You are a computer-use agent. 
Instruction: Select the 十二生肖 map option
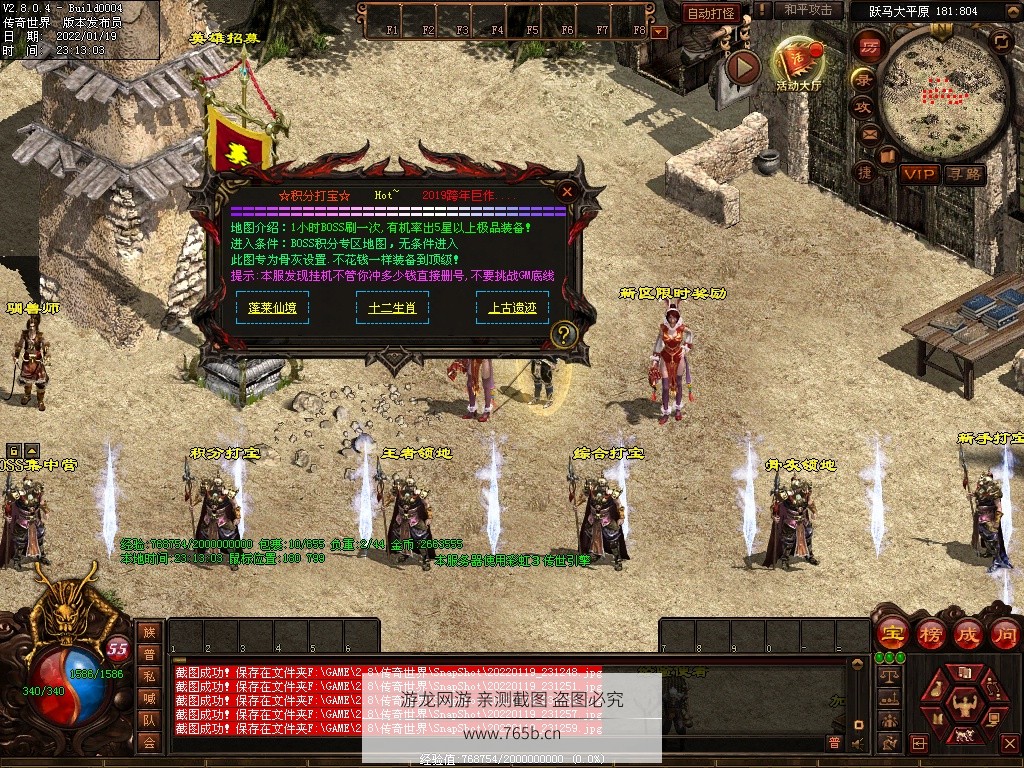click(392, 308)
